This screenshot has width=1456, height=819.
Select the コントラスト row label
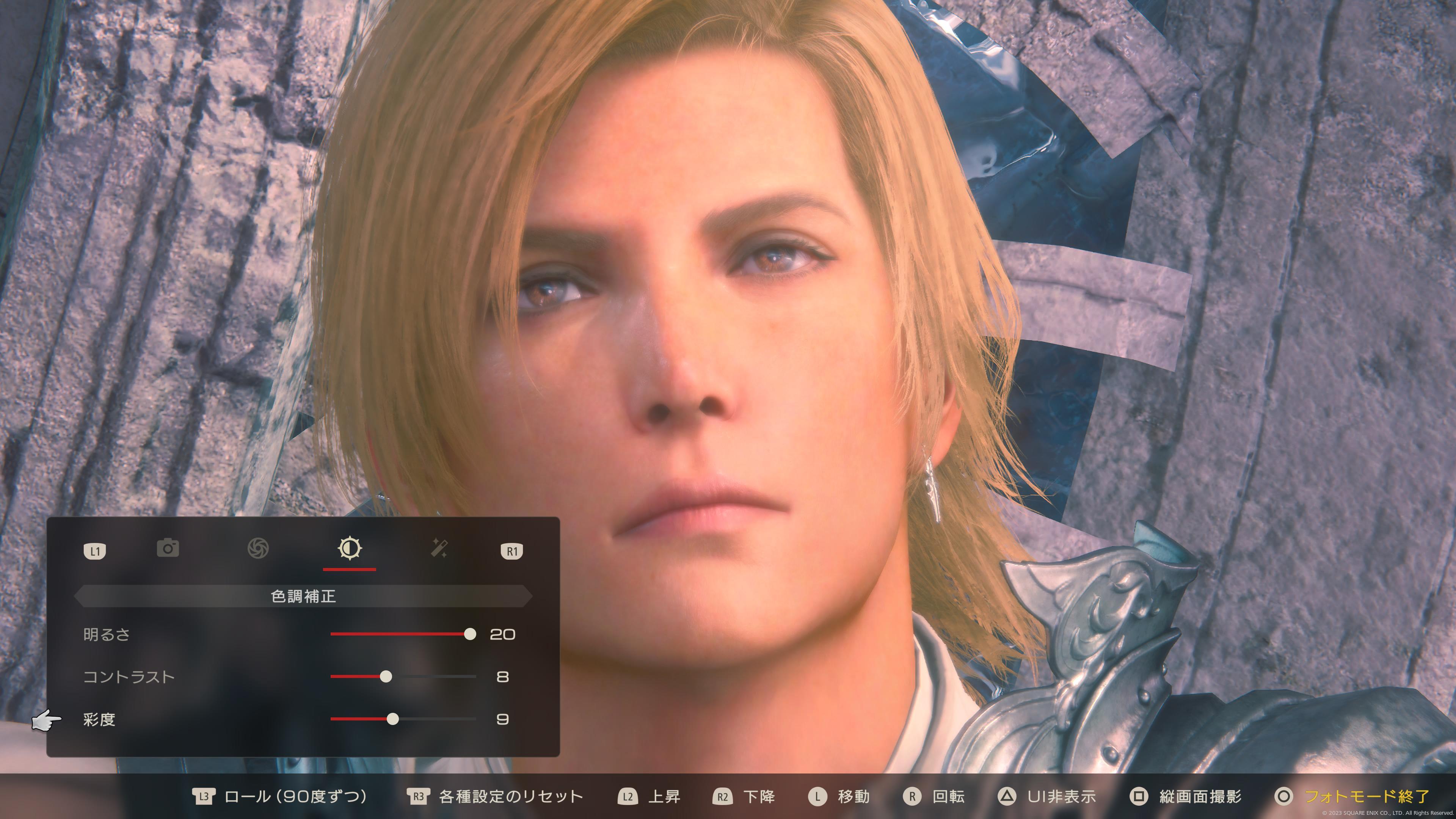click(x=129, y=677)
